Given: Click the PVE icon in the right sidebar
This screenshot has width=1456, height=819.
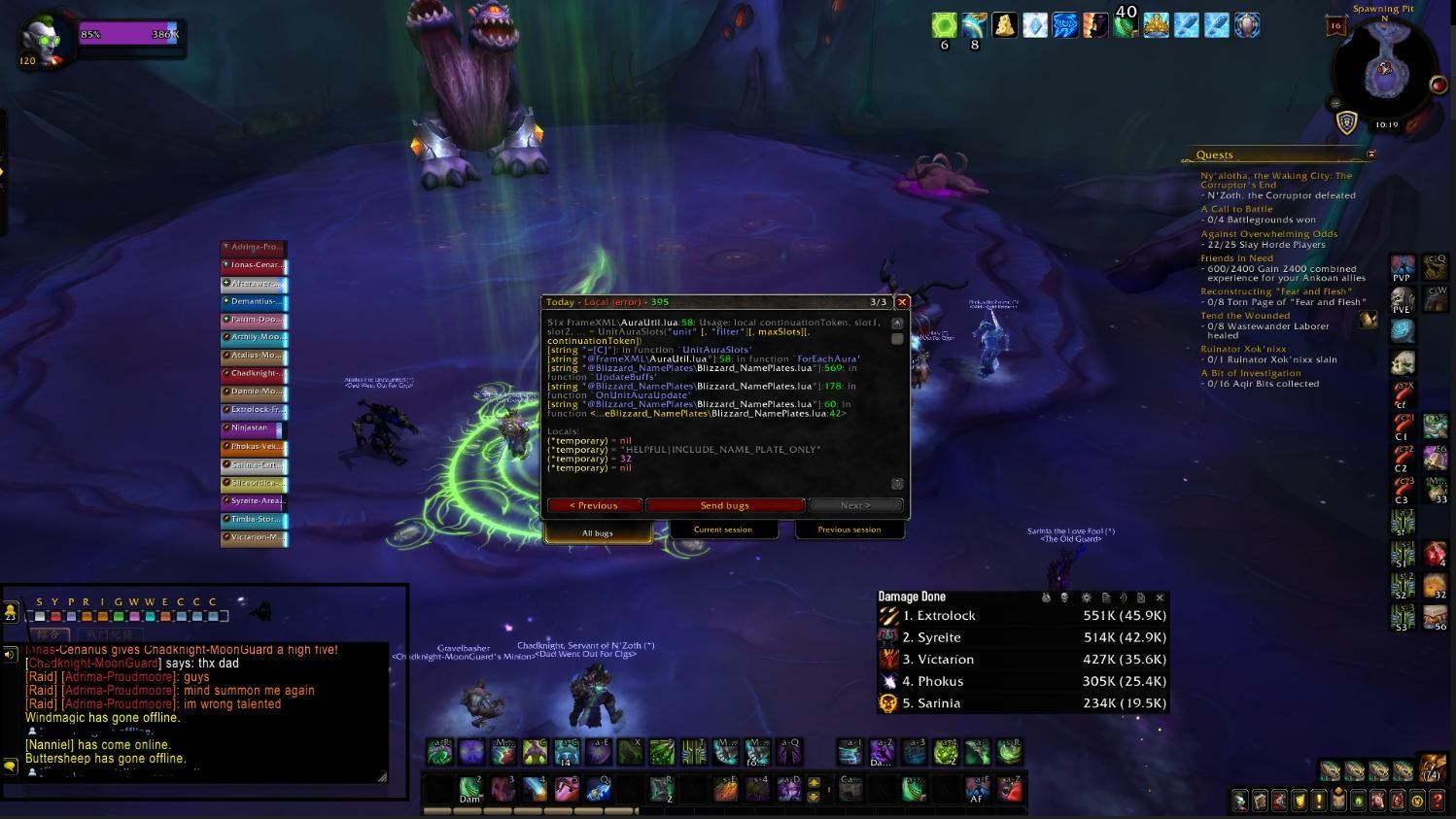Looking at the screenshot, I should coord(1403,299).
